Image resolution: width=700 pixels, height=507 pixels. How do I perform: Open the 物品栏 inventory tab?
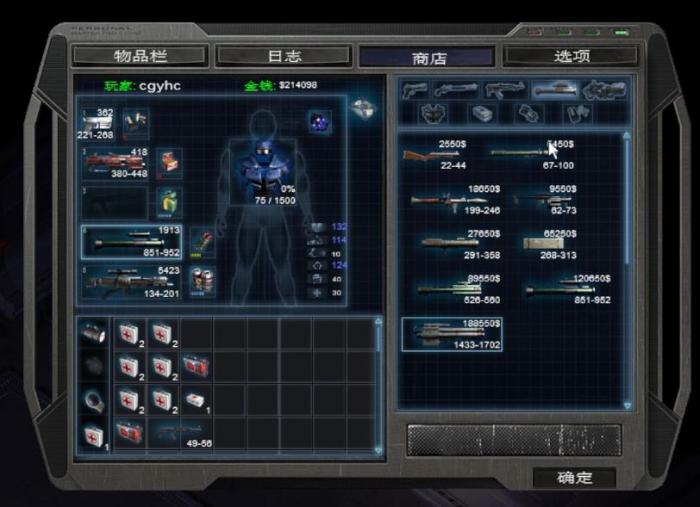[x=140, y=56]
